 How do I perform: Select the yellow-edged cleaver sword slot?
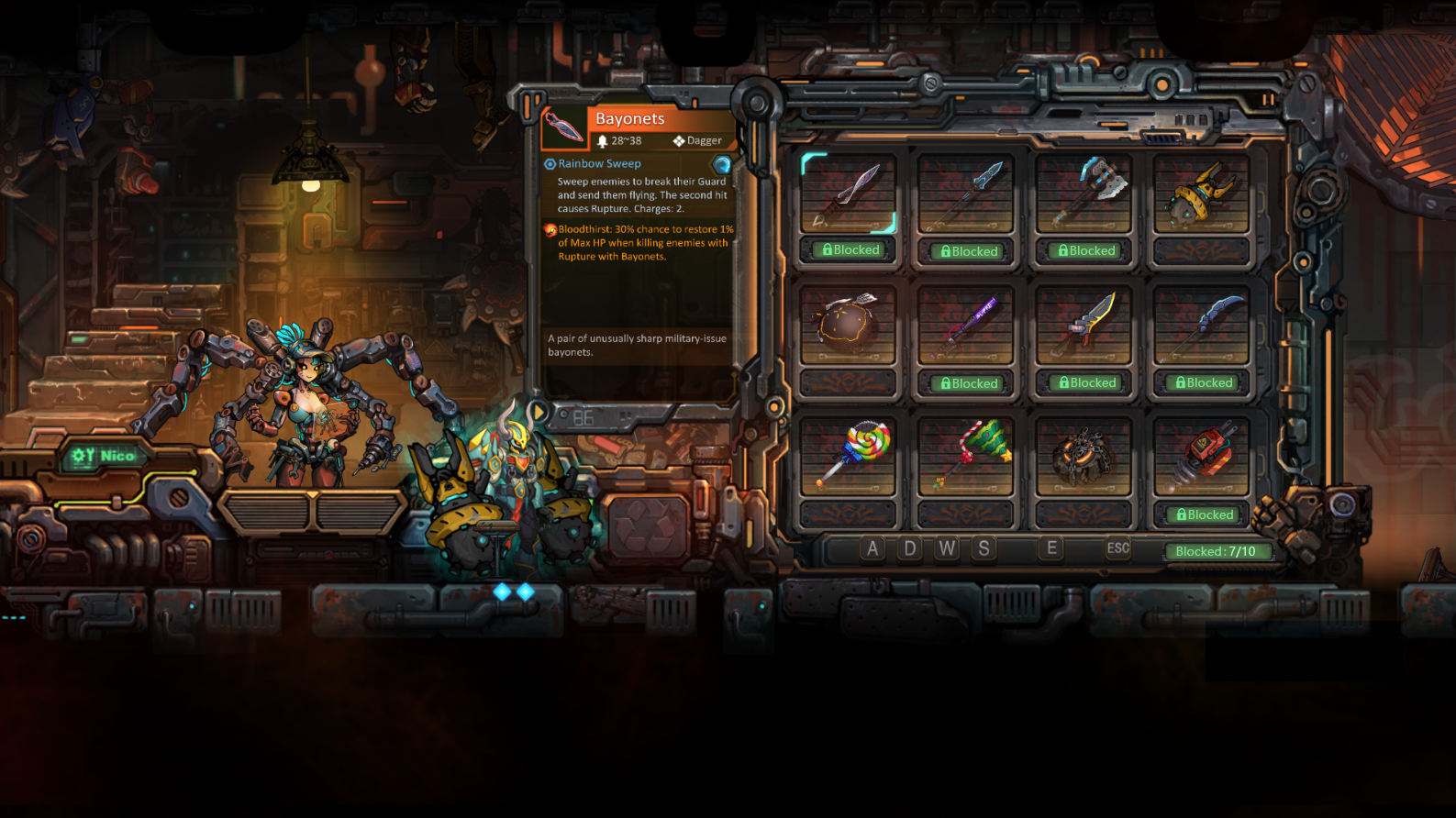click(1084, 325)
